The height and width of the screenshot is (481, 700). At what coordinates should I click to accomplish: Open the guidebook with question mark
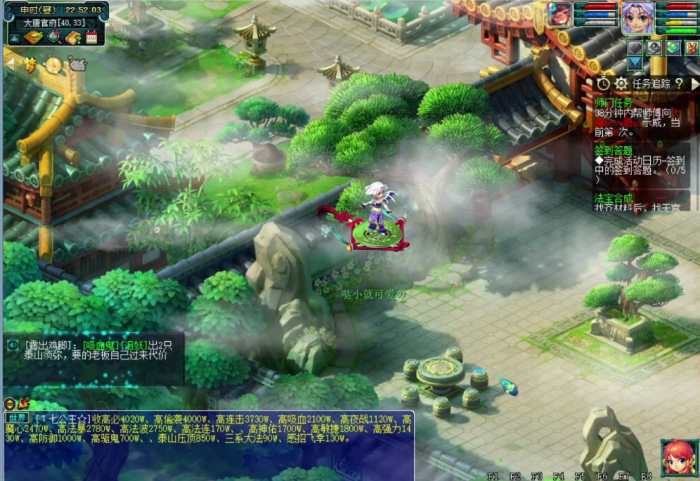click(72, 37)
